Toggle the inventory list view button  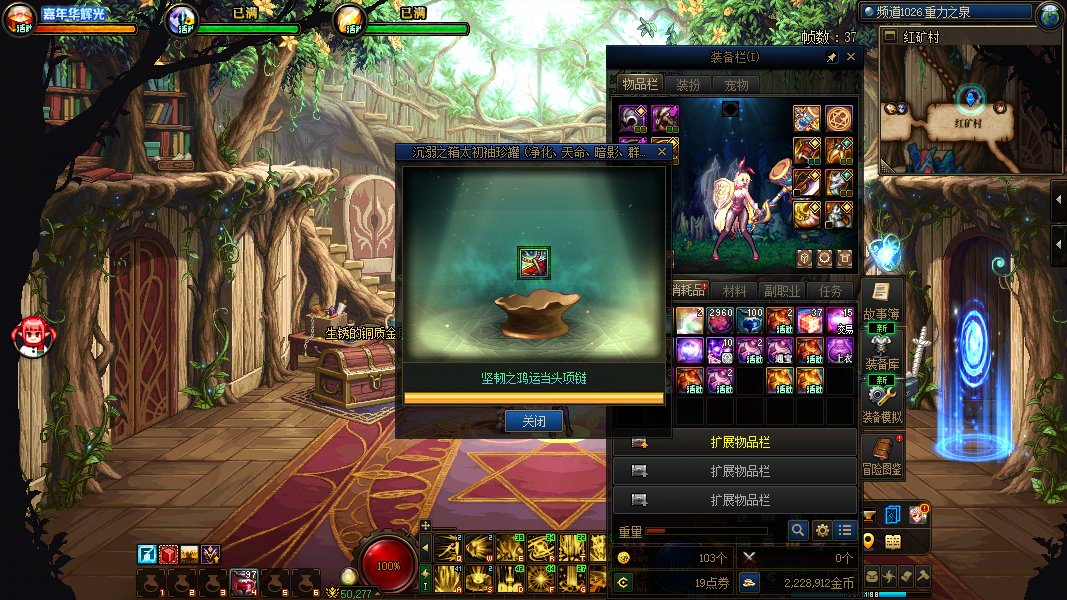tap(846, 530)
